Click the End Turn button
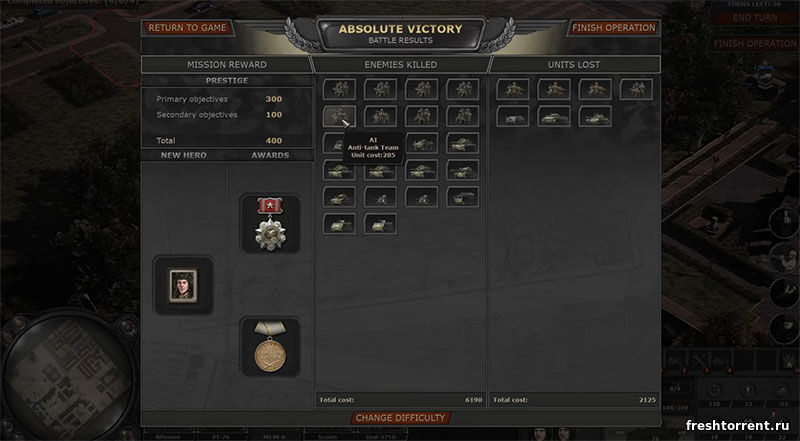Viewport: 800px width, 441px height. (x=755, y=18)
